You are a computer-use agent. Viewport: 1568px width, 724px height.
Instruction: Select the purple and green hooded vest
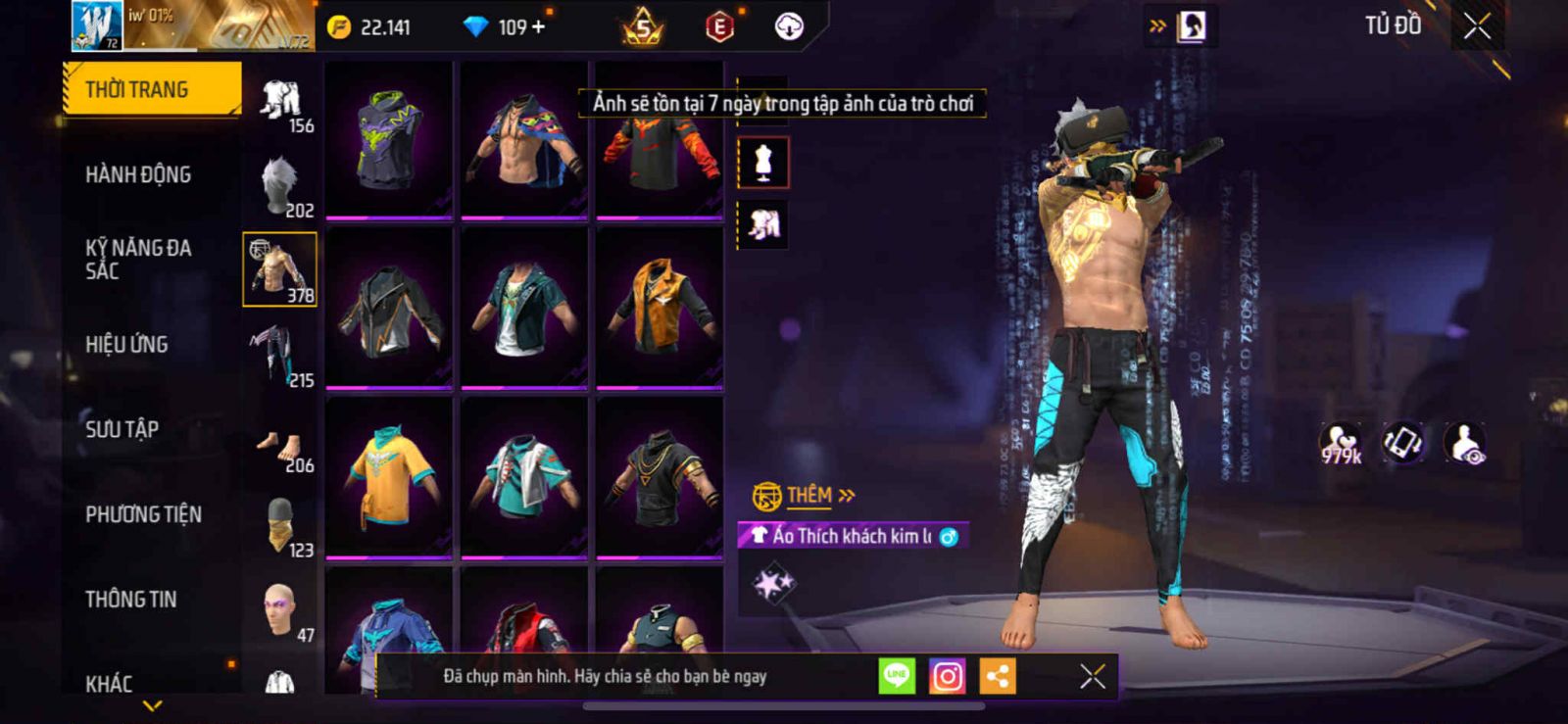click(x=389, y=138)
